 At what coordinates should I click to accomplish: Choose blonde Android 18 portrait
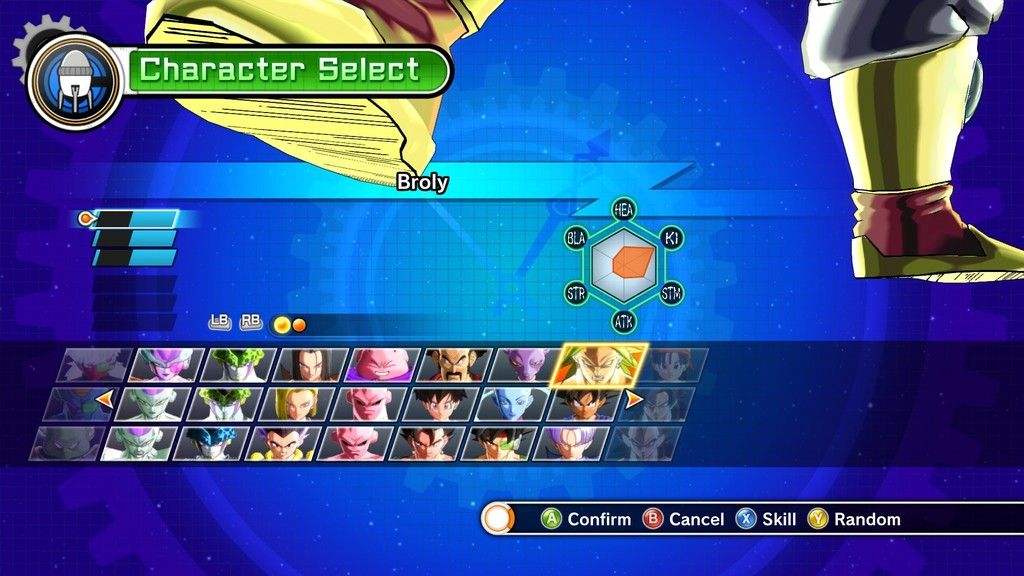[x=296, y=404]
